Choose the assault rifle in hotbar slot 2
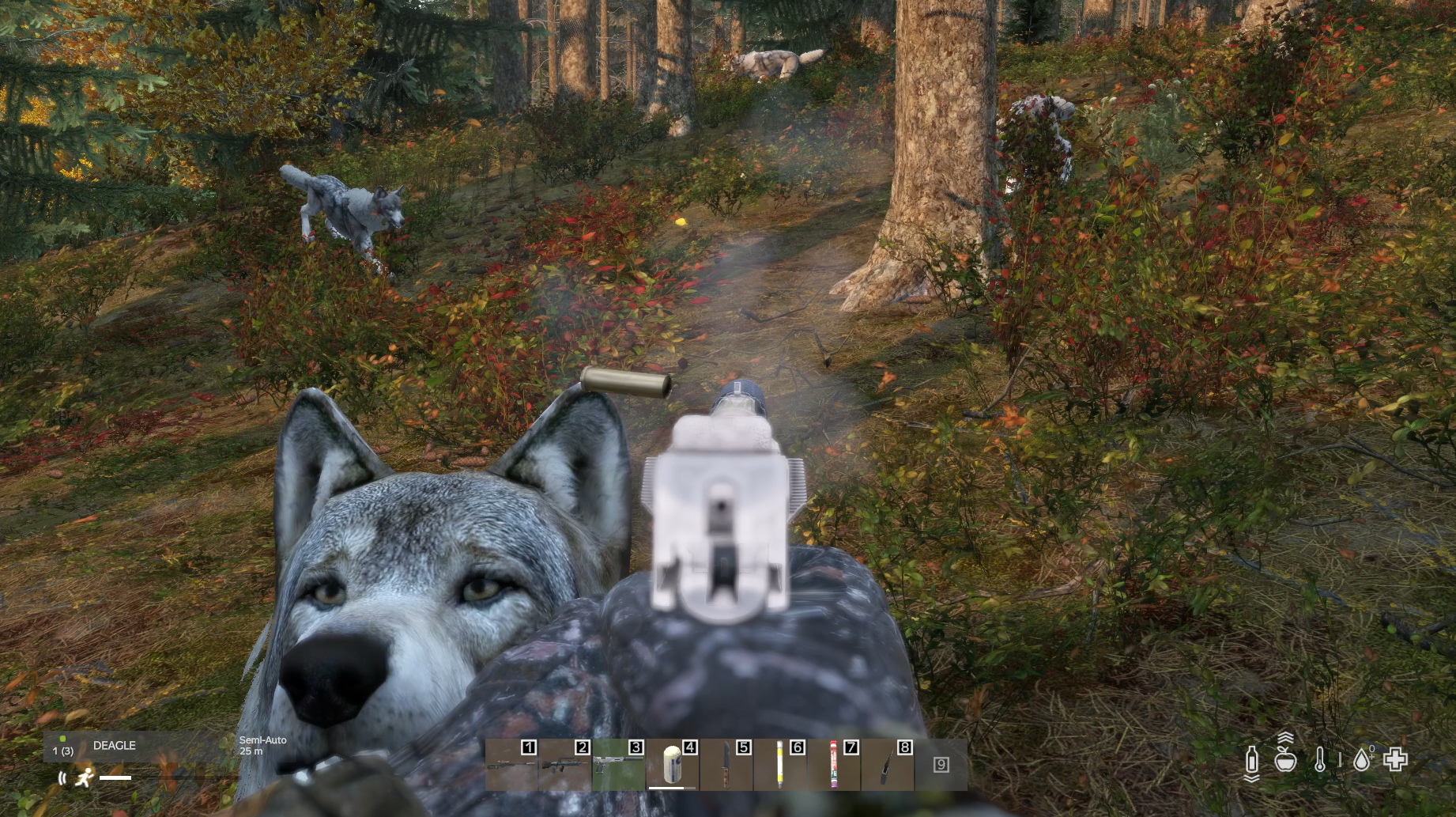Image resolution: width=1456 pixels, height=817 pixels. click(x=564, y=765)
